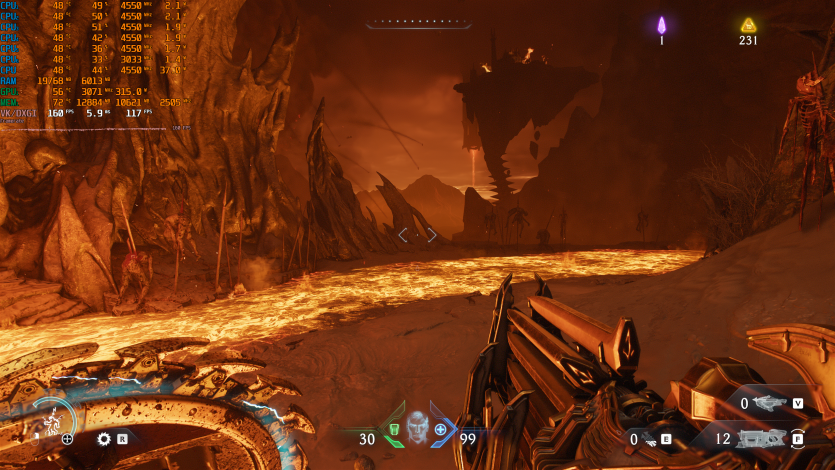The image size is (835, 470).
Task: Select the shield saw gear icon
Action: tap(103, 438)
